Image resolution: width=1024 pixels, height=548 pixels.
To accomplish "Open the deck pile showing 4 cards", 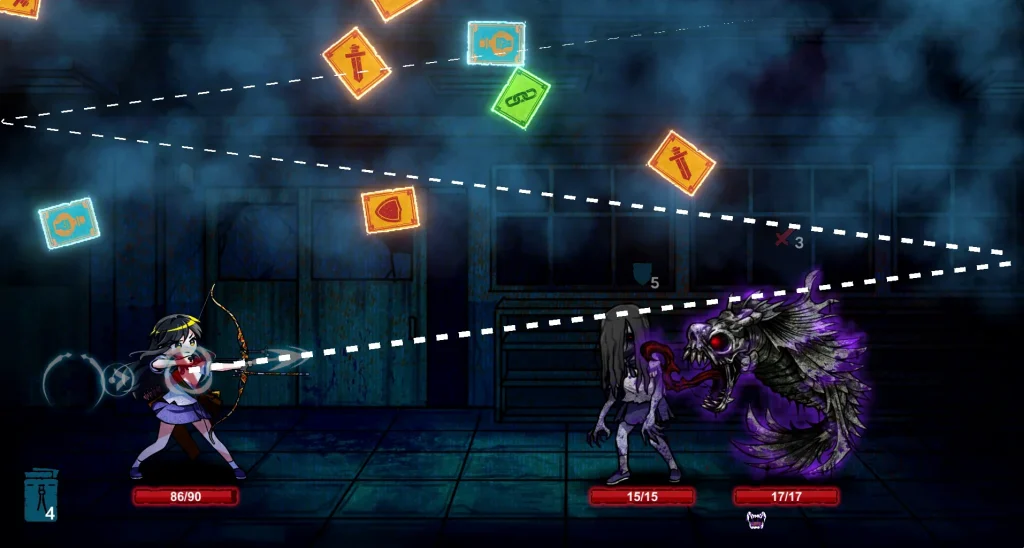I will click(41, 495).
